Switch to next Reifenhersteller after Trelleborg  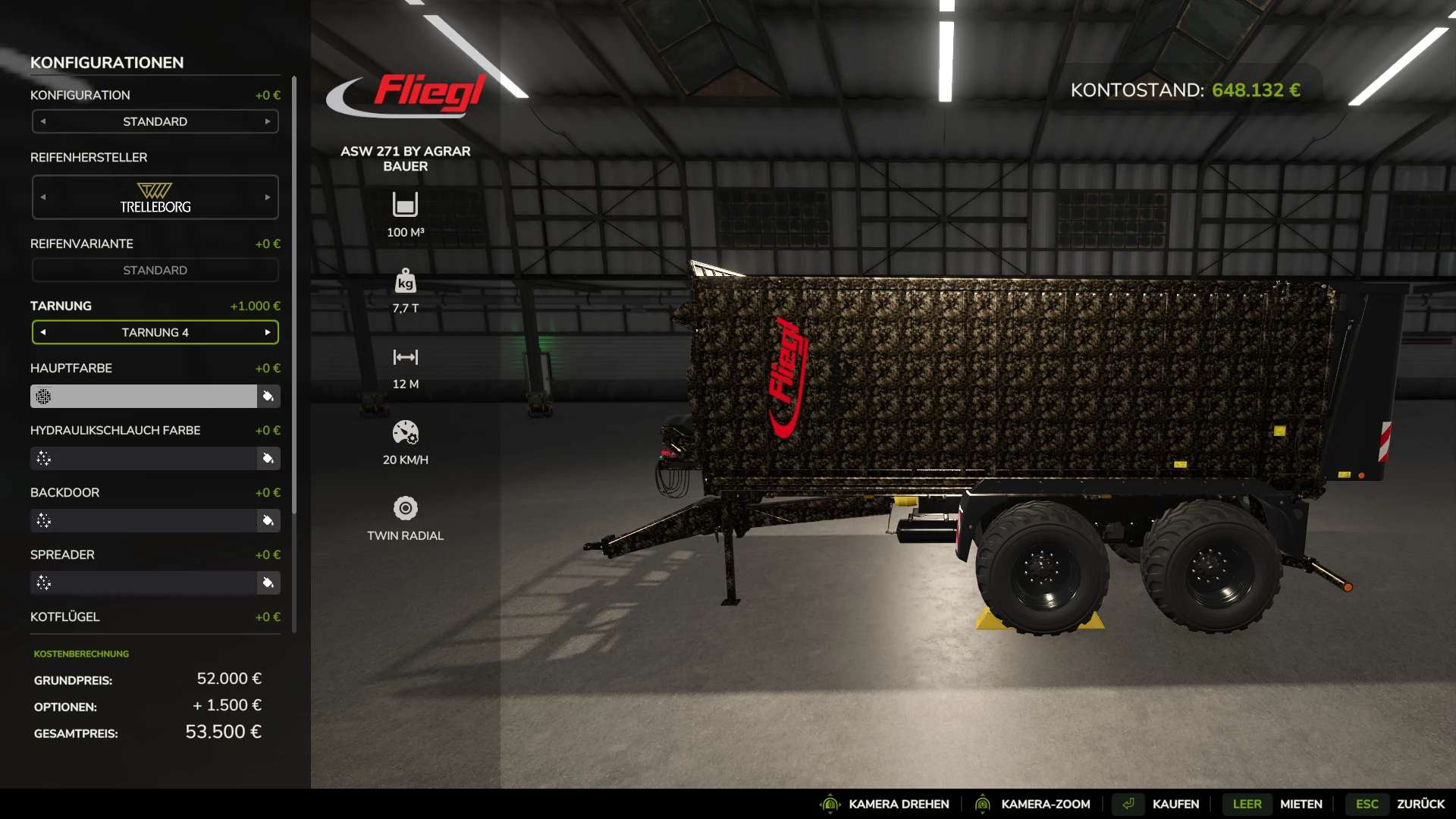tap(268, 197)
